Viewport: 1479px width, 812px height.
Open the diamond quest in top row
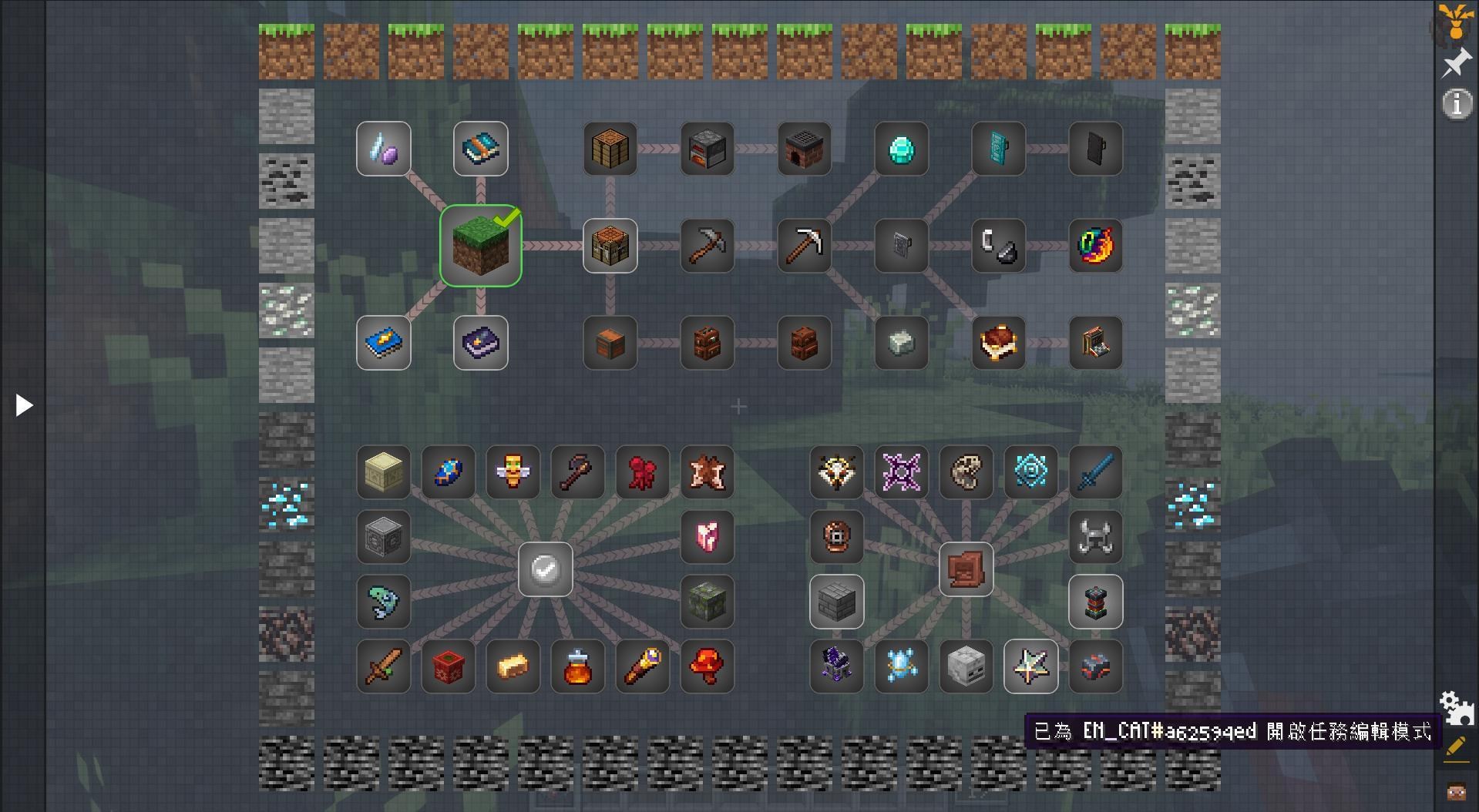(901, 149)
